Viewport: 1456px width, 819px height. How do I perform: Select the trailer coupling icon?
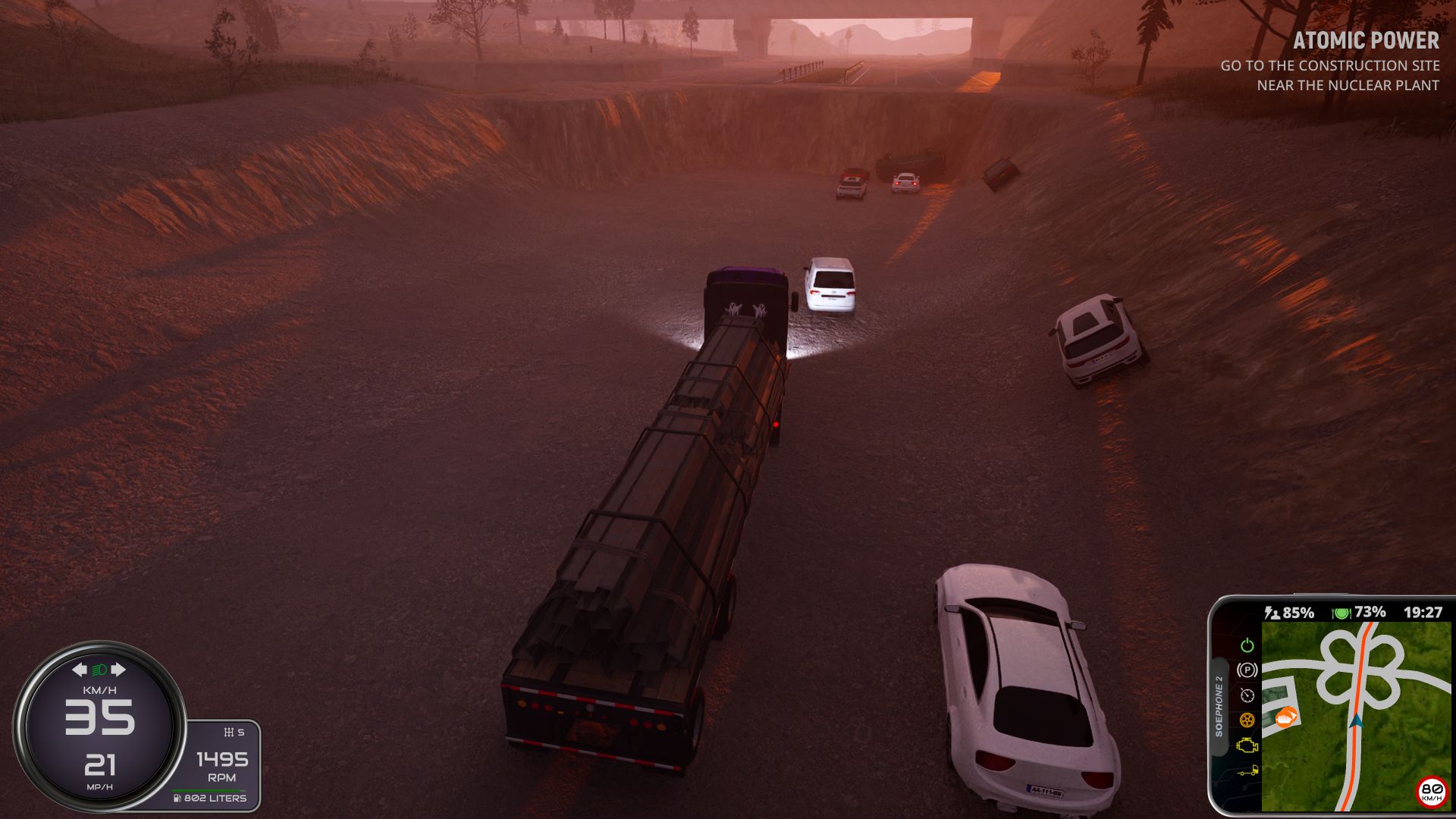click(x=1247, y=772)
